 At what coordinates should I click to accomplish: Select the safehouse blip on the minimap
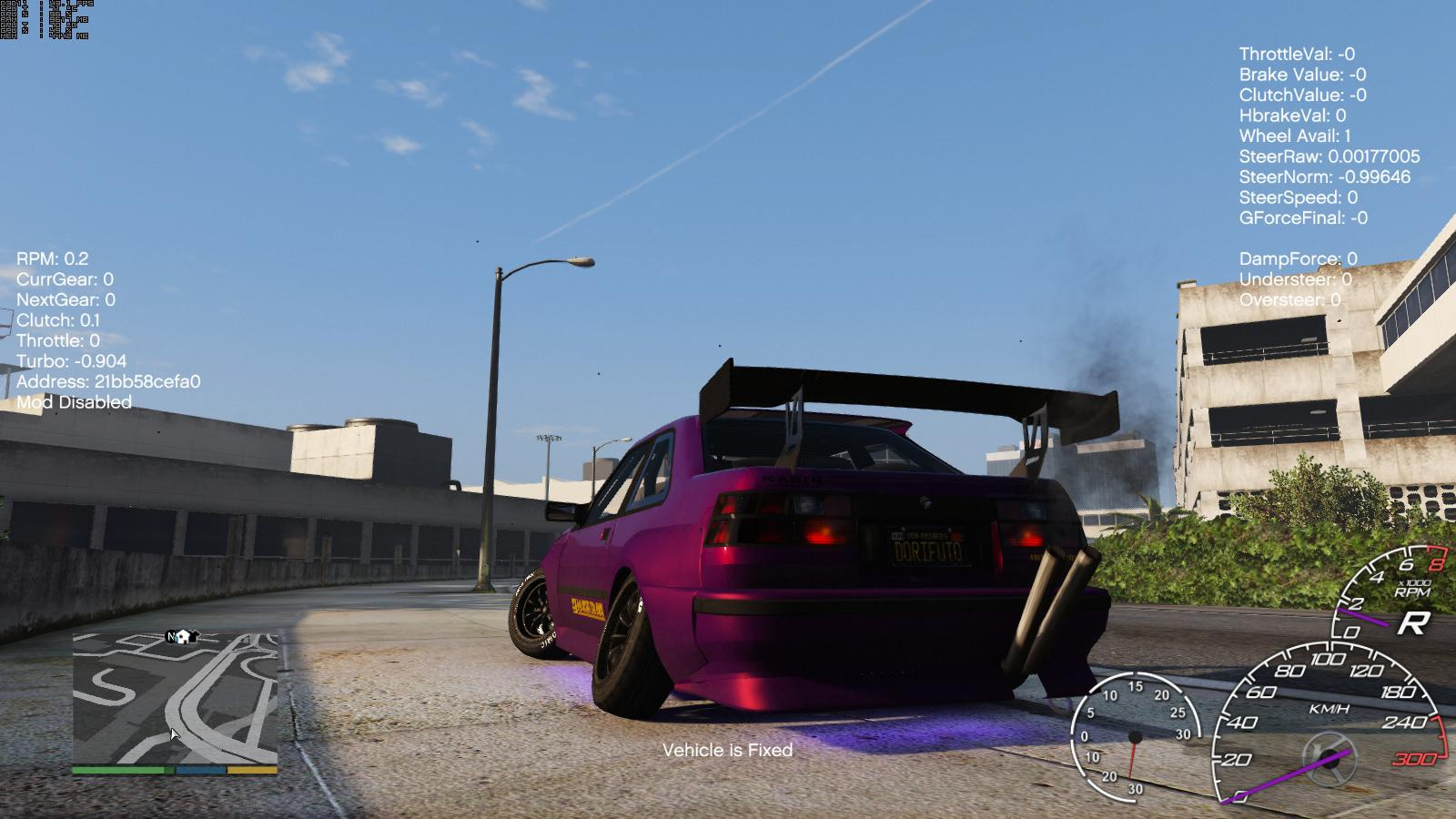(x=185, y=637)
